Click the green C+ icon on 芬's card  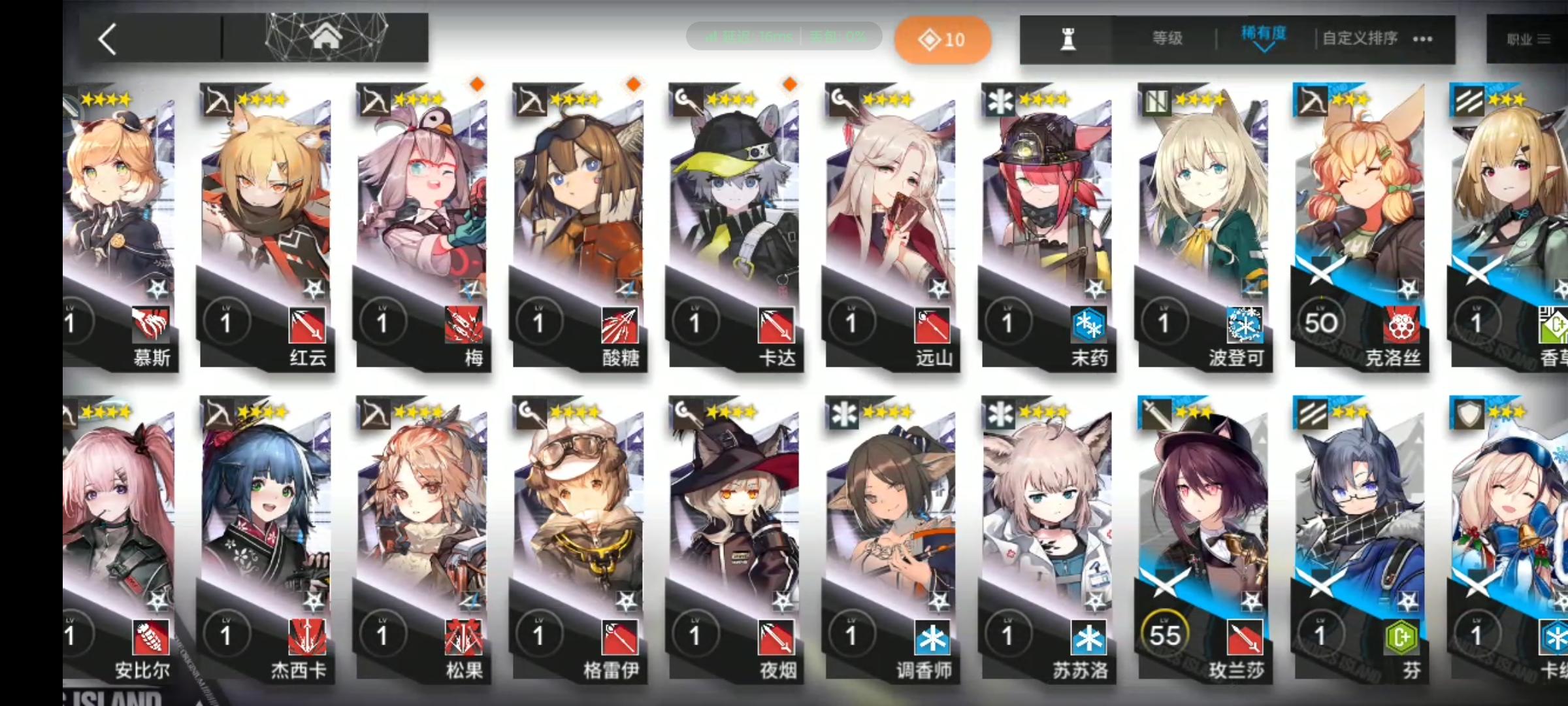tap(1402, 637)
